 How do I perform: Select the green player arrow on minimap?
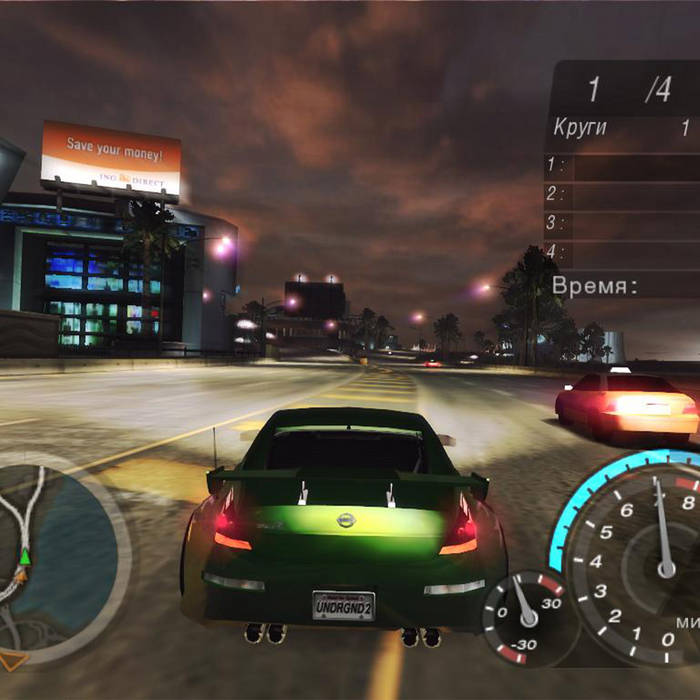tap(24, 555)
